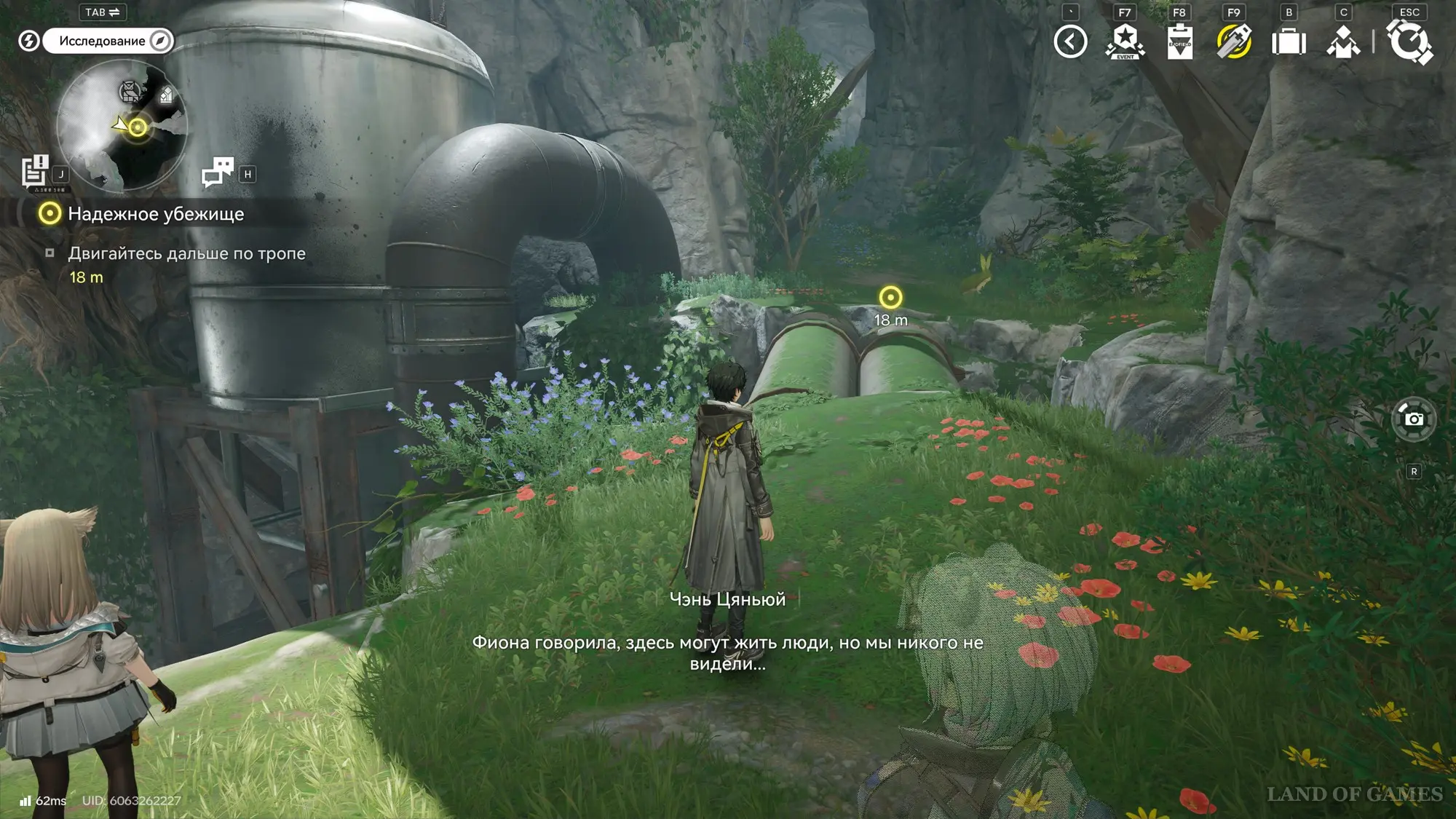Open the Endfield clipboard icon
Screen dimensions: 1456x819
tap(1179, 41)
